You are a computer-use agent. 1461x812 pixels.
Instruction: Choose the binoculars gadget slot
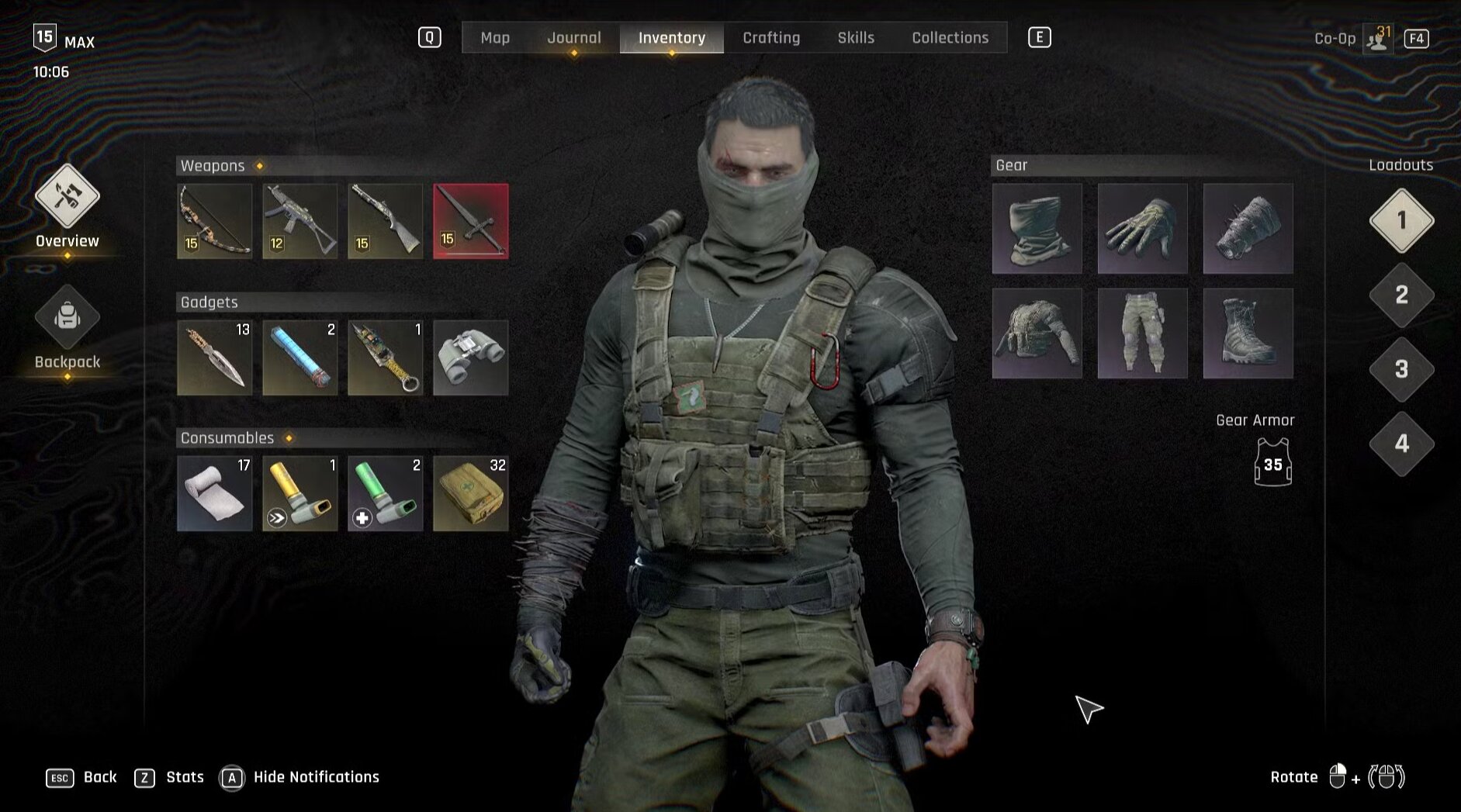pos(471,358)
